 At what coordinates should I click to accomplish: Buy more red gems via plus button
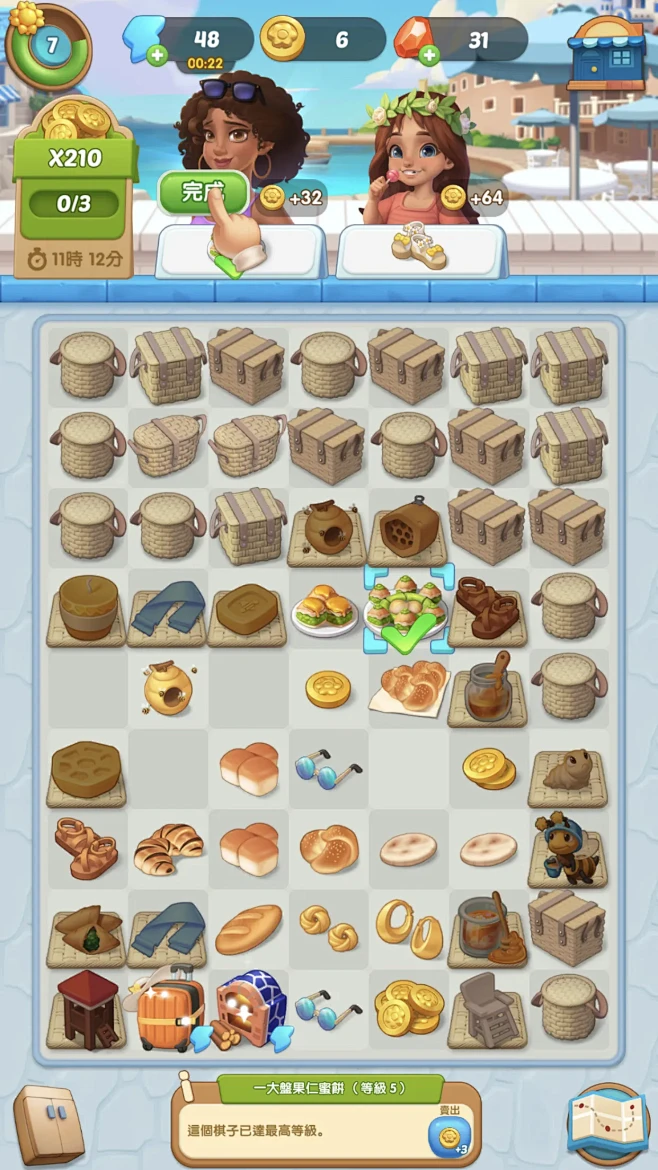click(x=429, y=55)
